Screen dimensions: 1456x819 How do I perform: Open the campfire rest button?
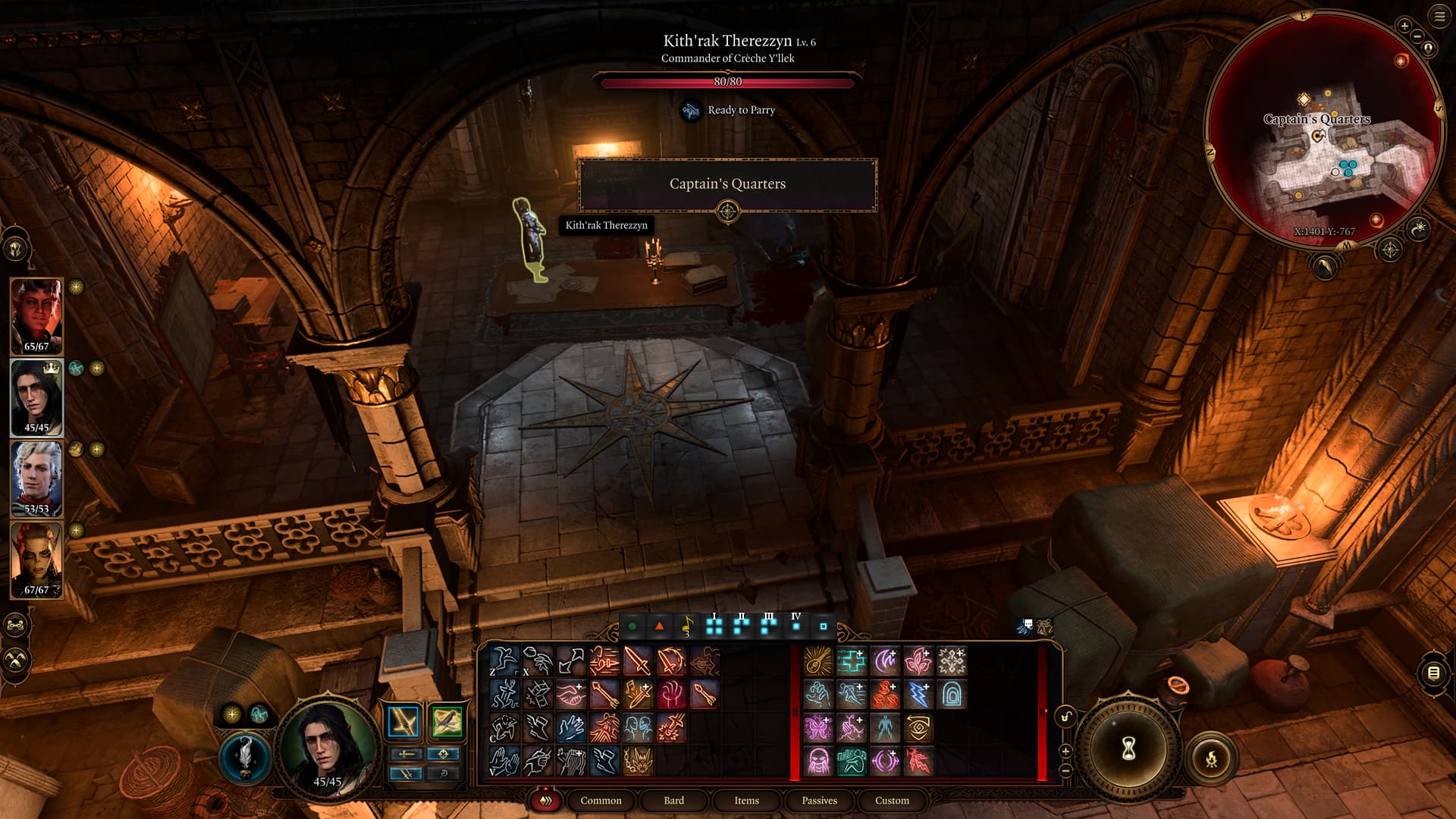tap(1211, 758)
